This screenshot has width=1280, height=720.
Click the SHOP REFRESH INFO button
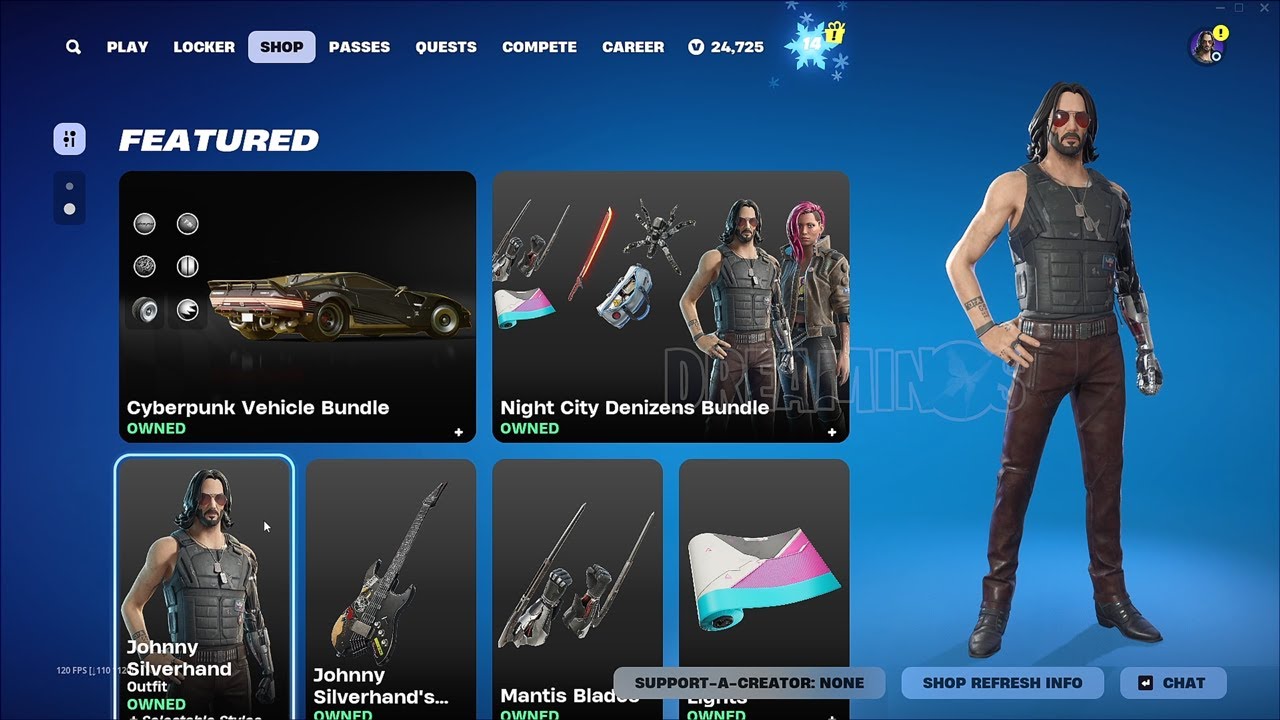pos(1002,683)
